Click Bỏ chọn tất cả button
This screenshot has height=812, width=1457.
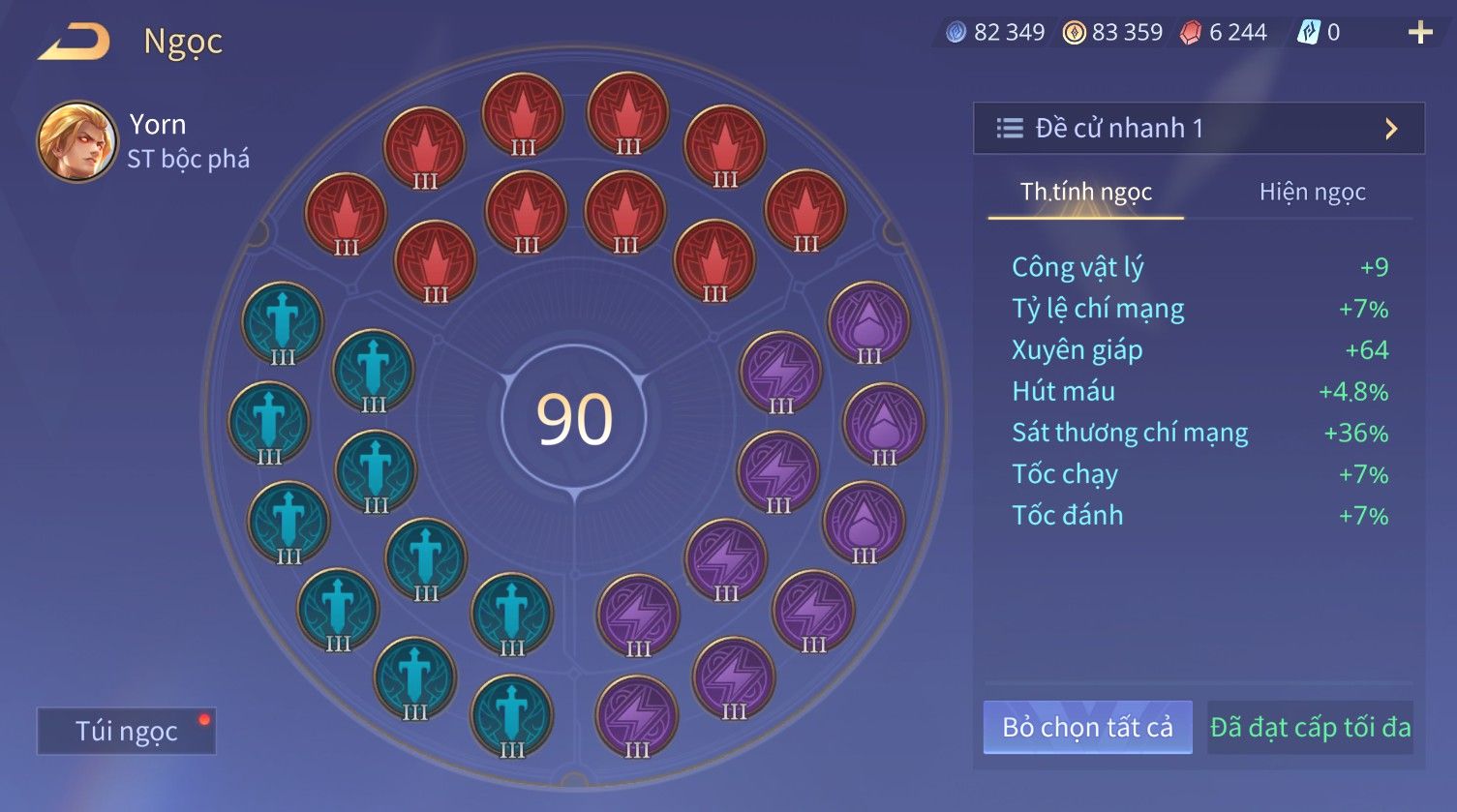click(x=1087, y=727)
